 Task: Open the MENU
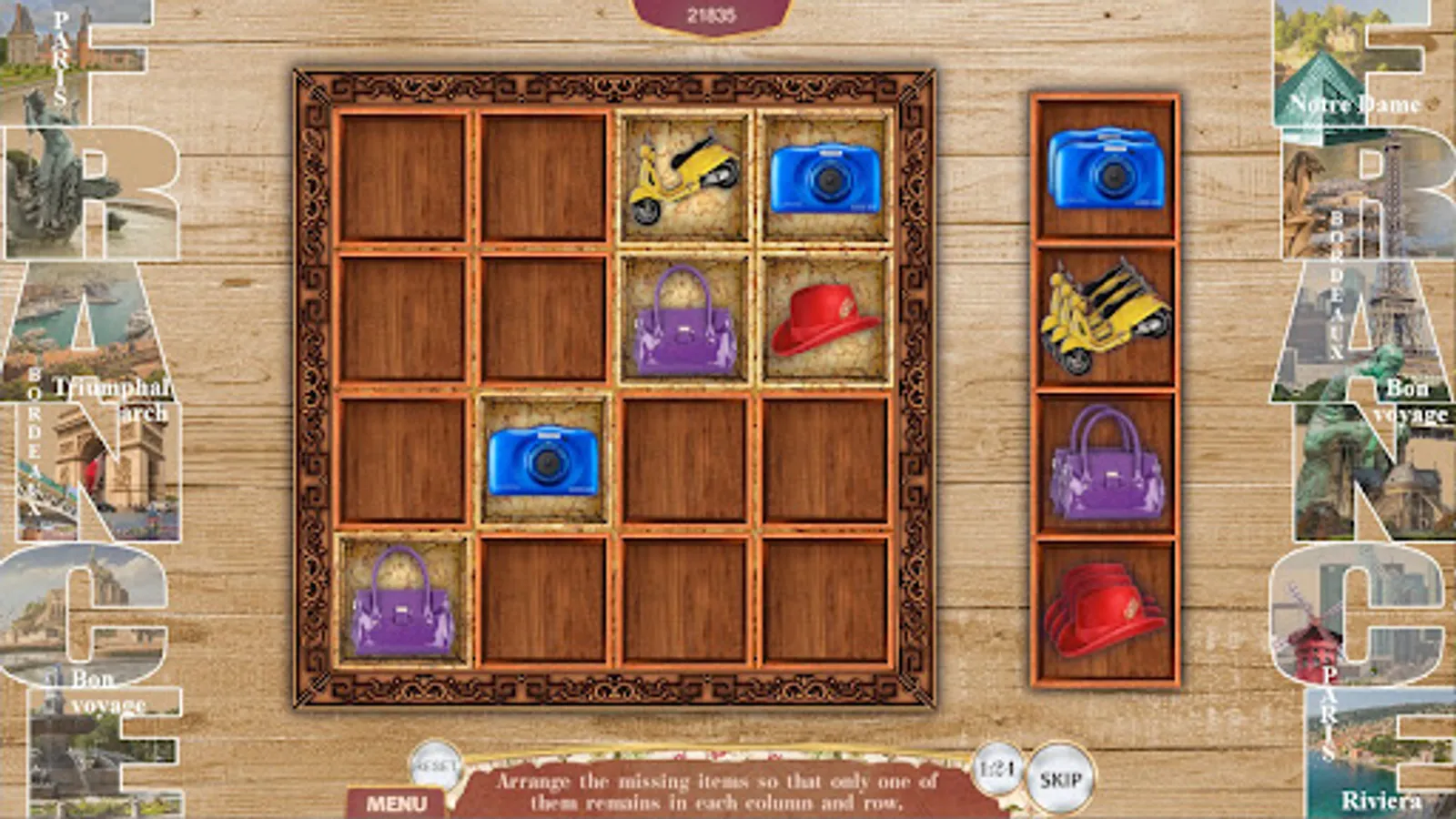(399, 803)
